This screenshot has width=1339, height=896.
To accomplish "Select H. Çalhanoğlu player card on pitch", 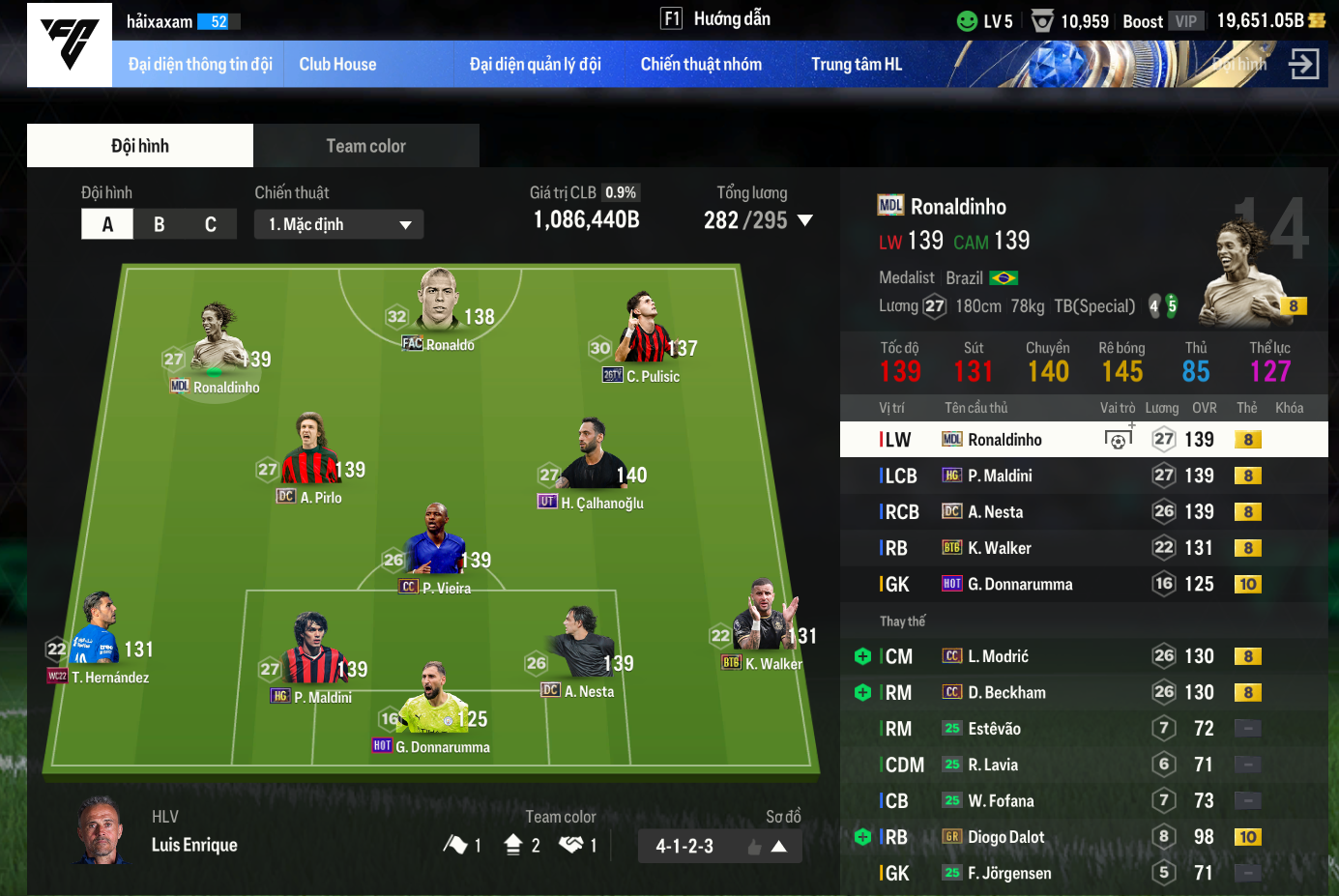I will coord(592,464).
